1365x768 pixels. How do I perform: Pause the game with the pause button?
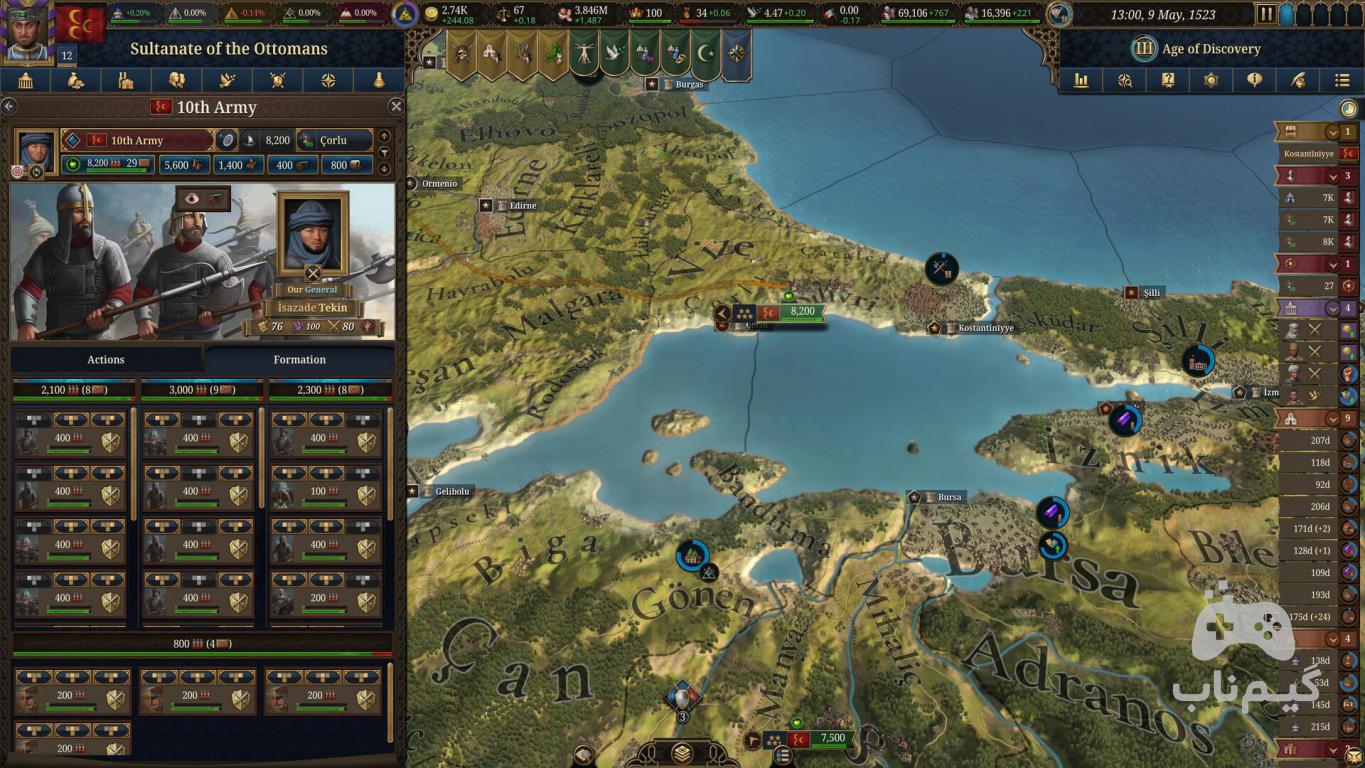pos(1266,15)
